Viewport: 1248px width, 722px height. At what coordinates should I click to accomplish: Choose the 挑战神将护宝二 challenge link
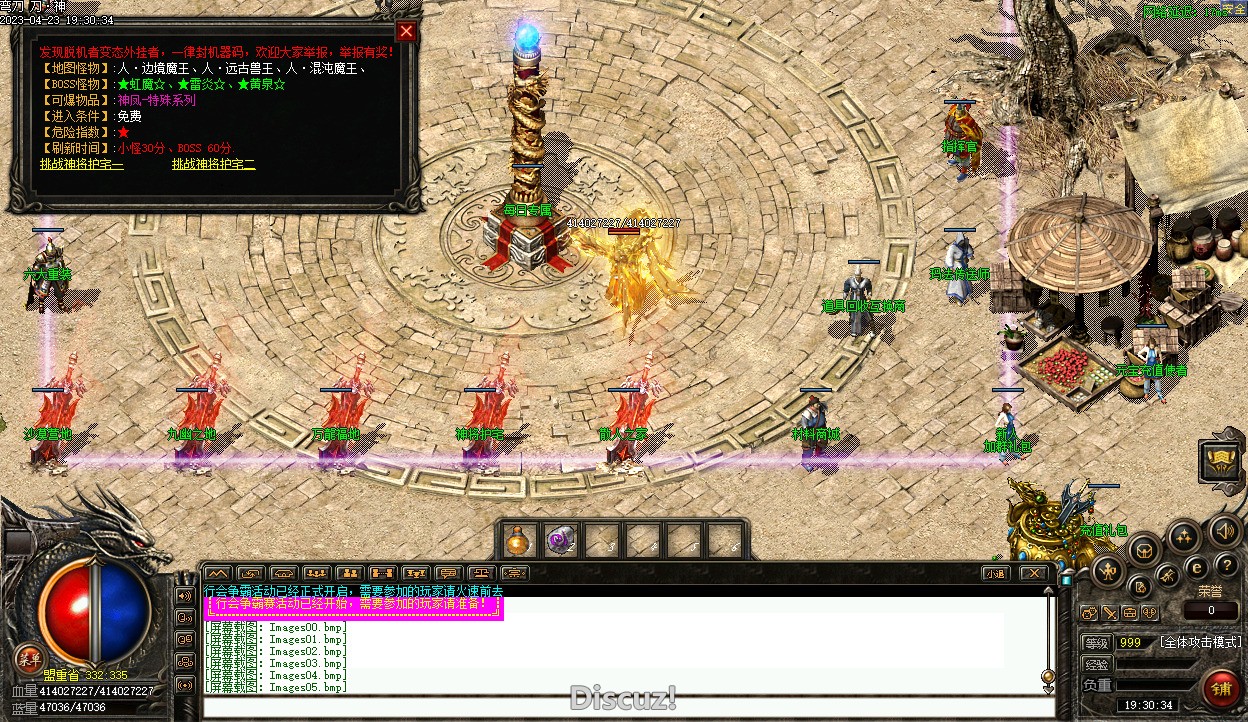pos(213,164)
